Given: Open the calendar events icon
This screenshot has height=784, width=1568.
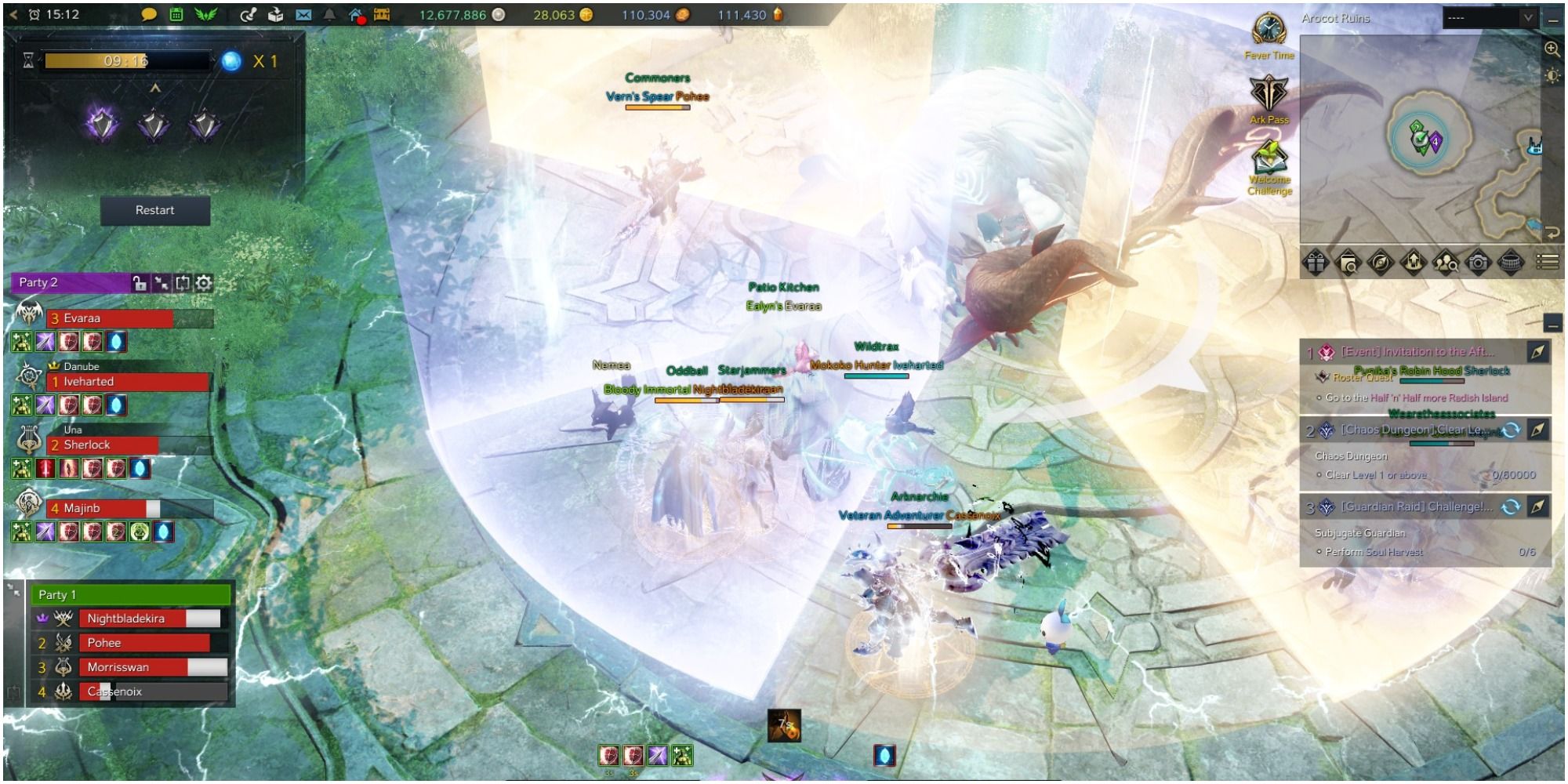Looking at the screenshot, I should coord(175,13).
